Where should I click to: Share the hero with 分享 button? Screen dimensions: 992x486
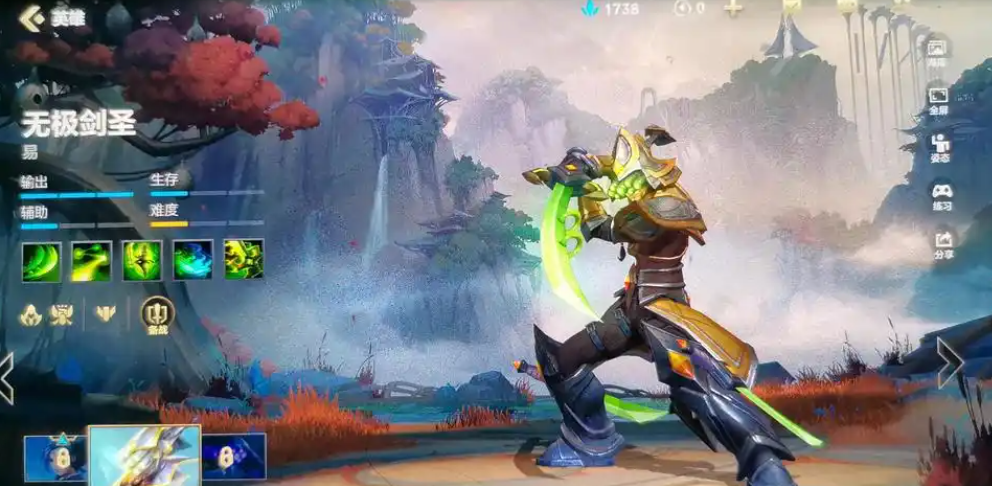coord(942,243)
